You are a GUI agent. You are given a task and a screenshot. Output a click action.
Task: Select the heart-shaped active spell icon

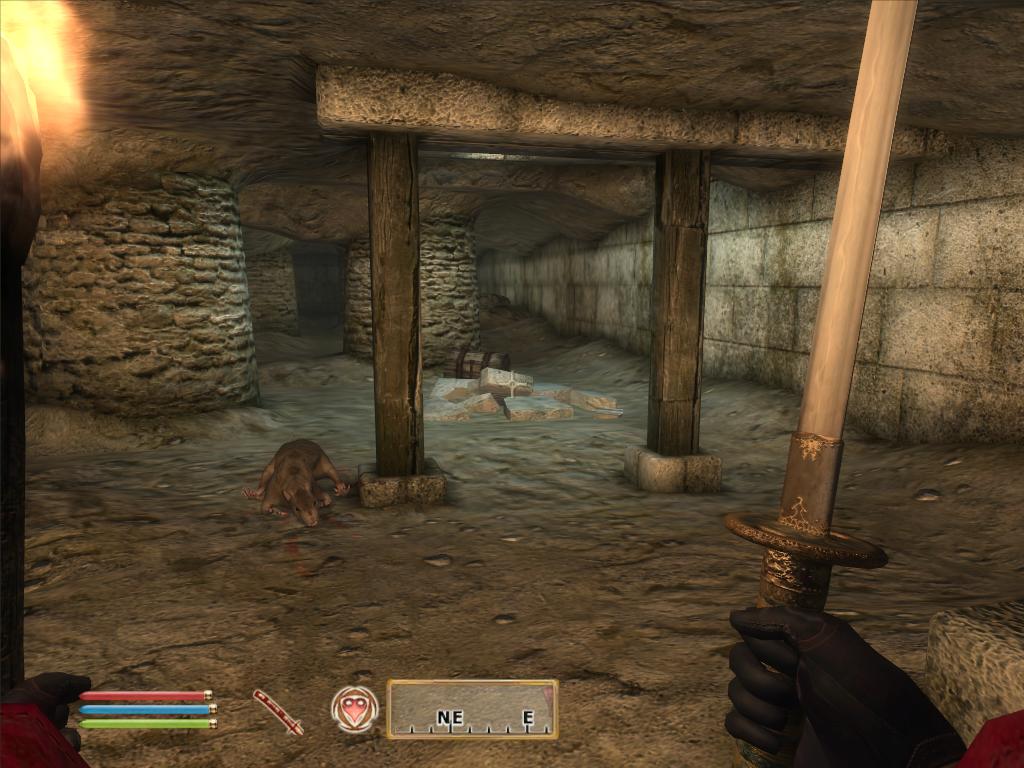pyautogui.click(x=355, y=709)
